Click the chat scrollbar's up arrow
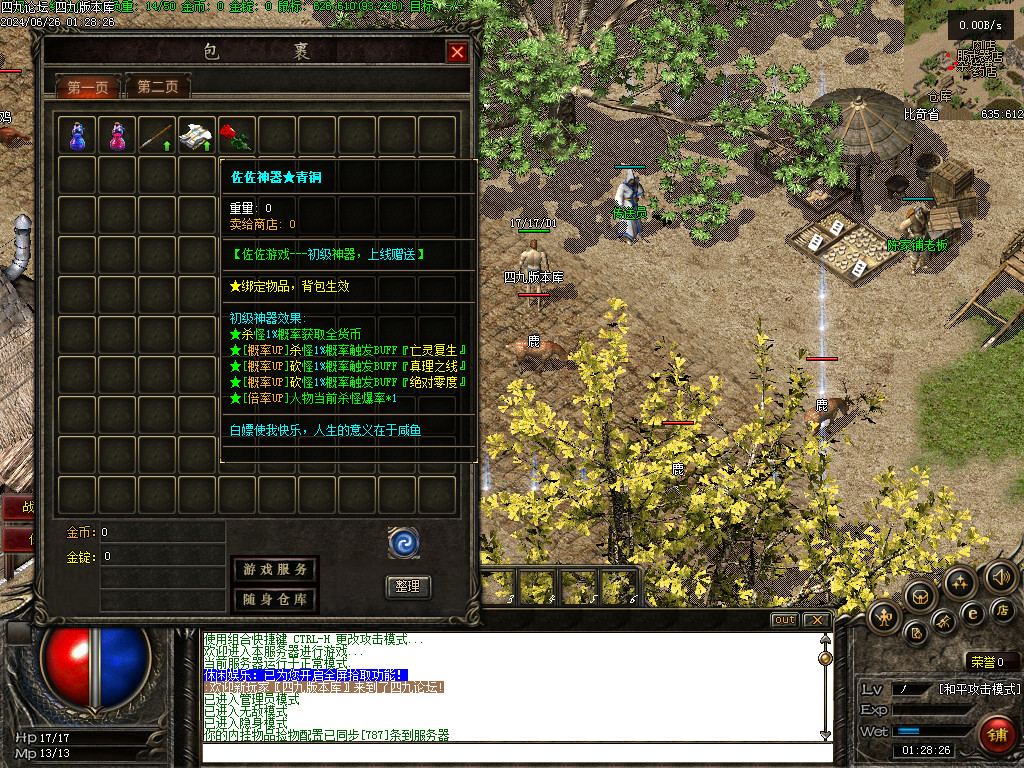Screen dimensions: 1024x768 click(x=825, y=639)
